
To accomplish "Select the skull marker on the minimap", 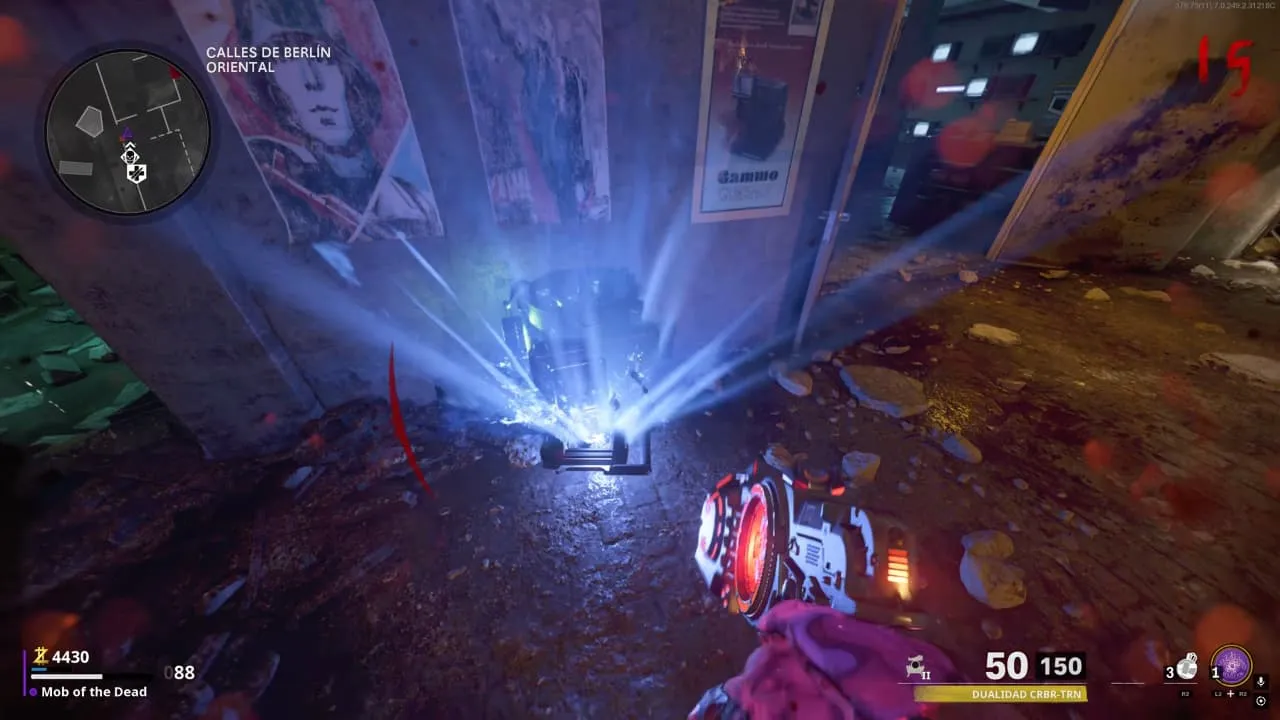I will tap(129, 155).
